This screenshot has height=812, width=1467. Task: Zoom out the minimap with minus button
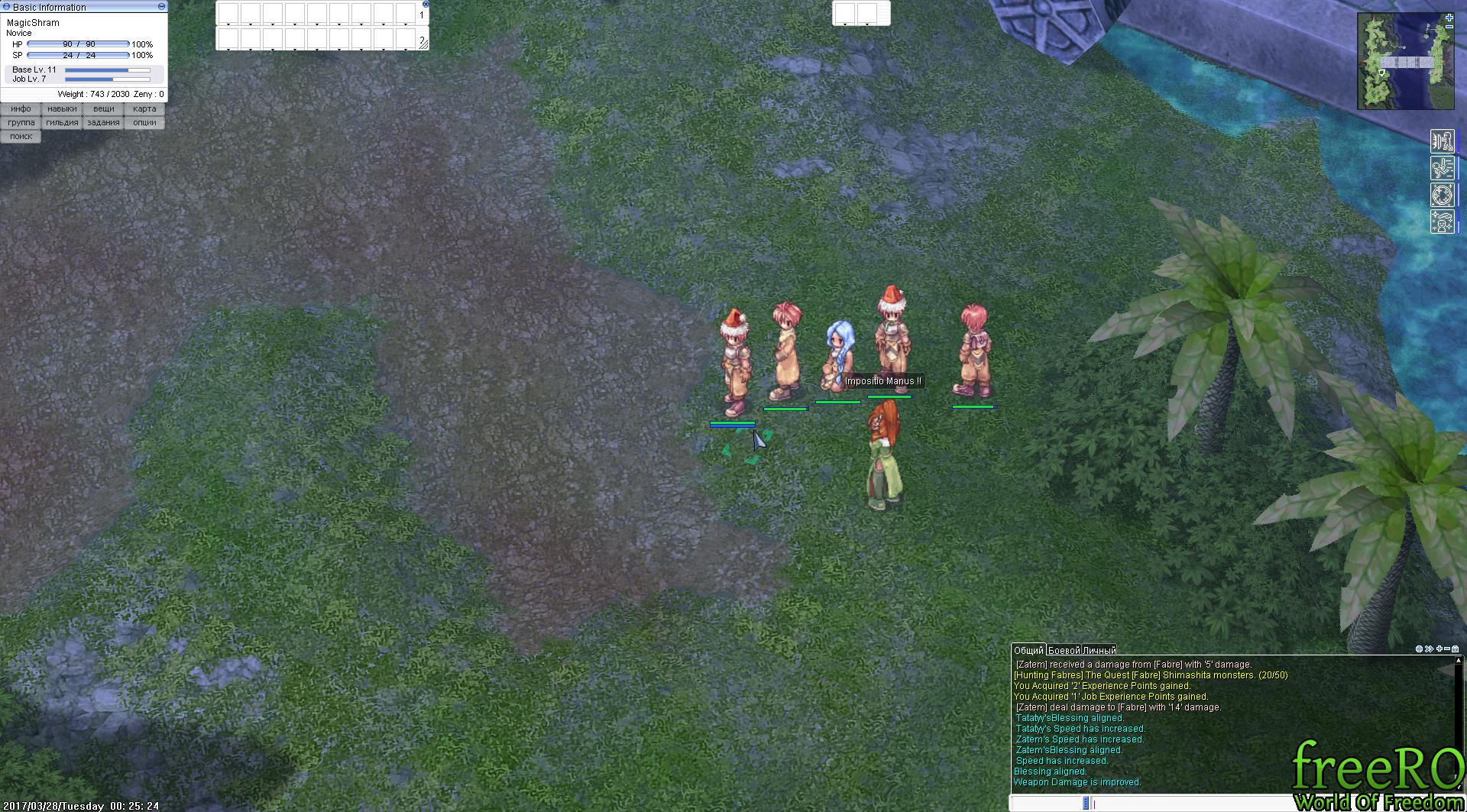[1449, 27]
